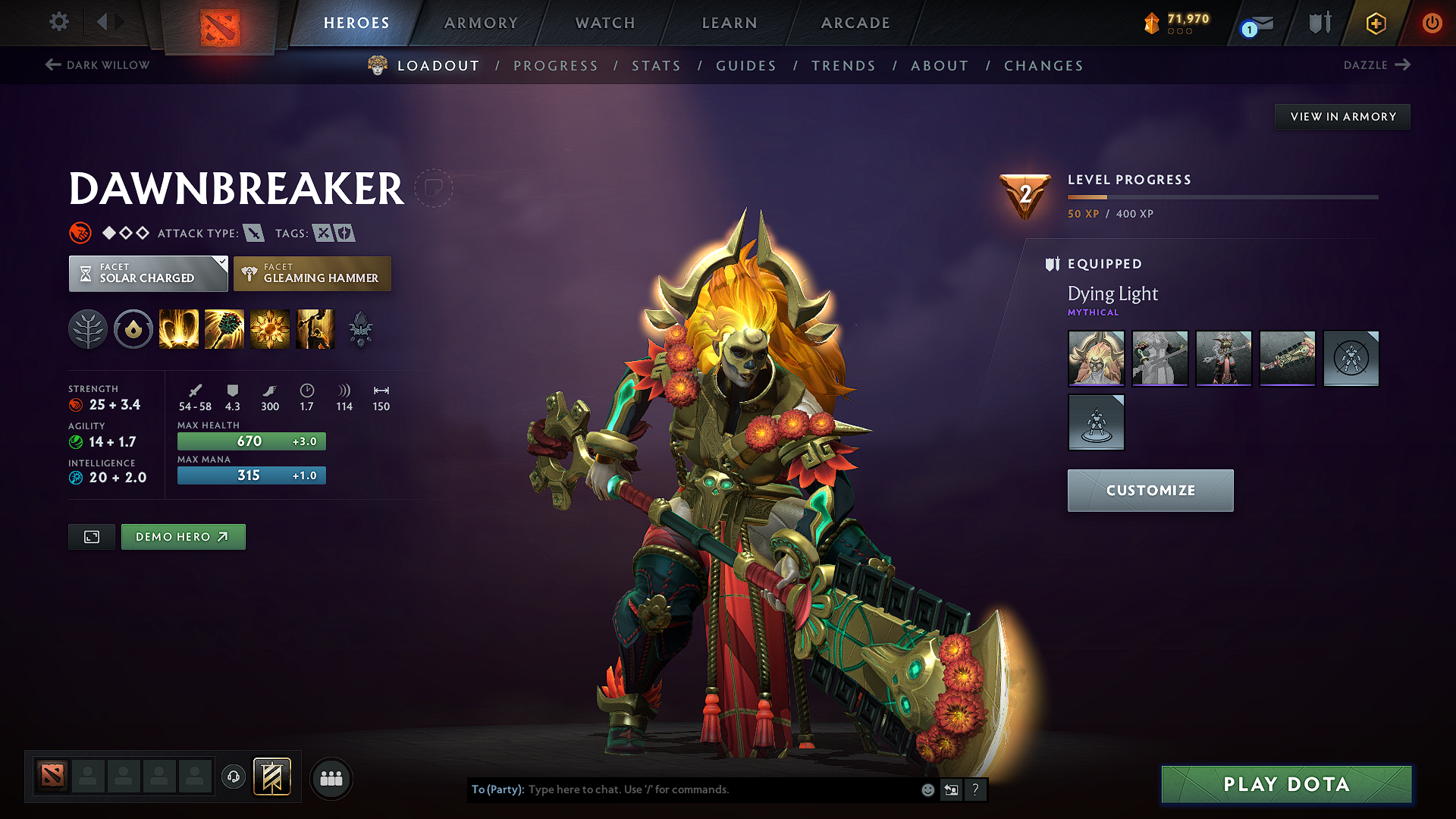1456x819 pixels.
Task: Open the ARMORY menu item
Action: 481,23
